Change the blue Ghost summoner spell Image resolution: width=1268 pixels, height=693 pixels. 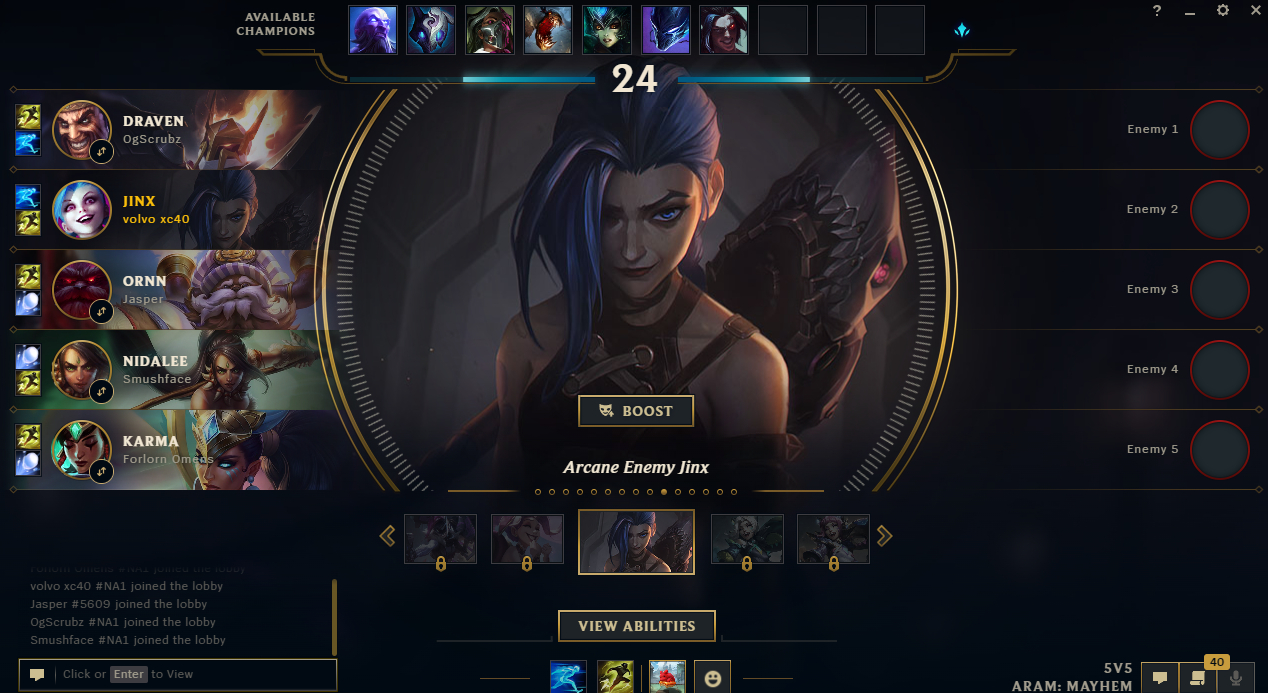click(x=568, y=677)
